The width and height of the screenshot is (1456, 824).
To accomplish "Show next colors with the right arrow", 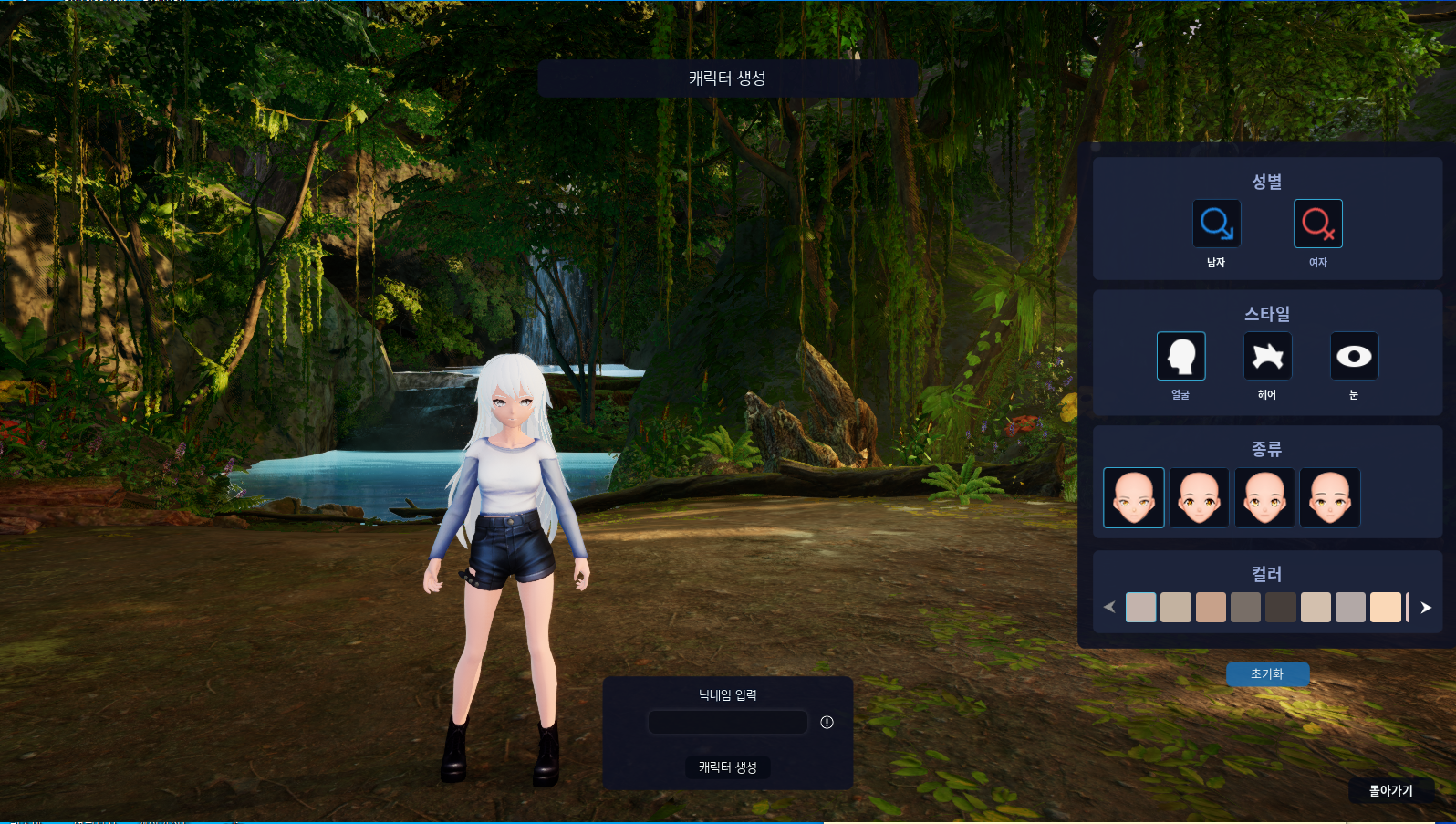I will [1426, 608].
